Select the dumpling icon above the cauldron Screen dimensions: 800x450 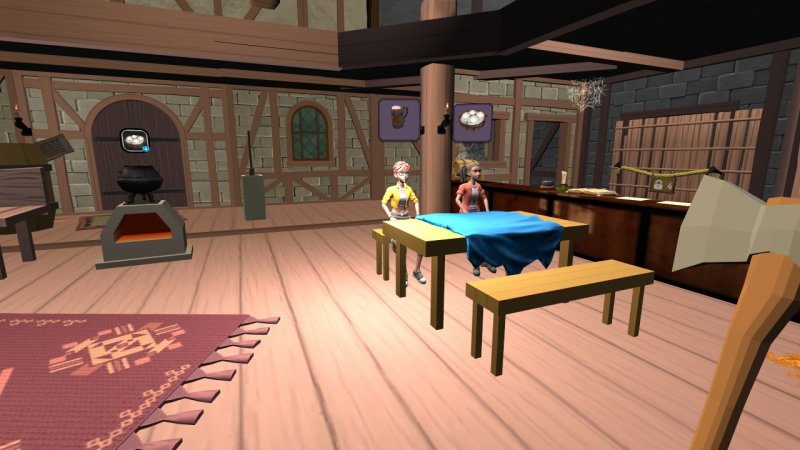(133, 142)
